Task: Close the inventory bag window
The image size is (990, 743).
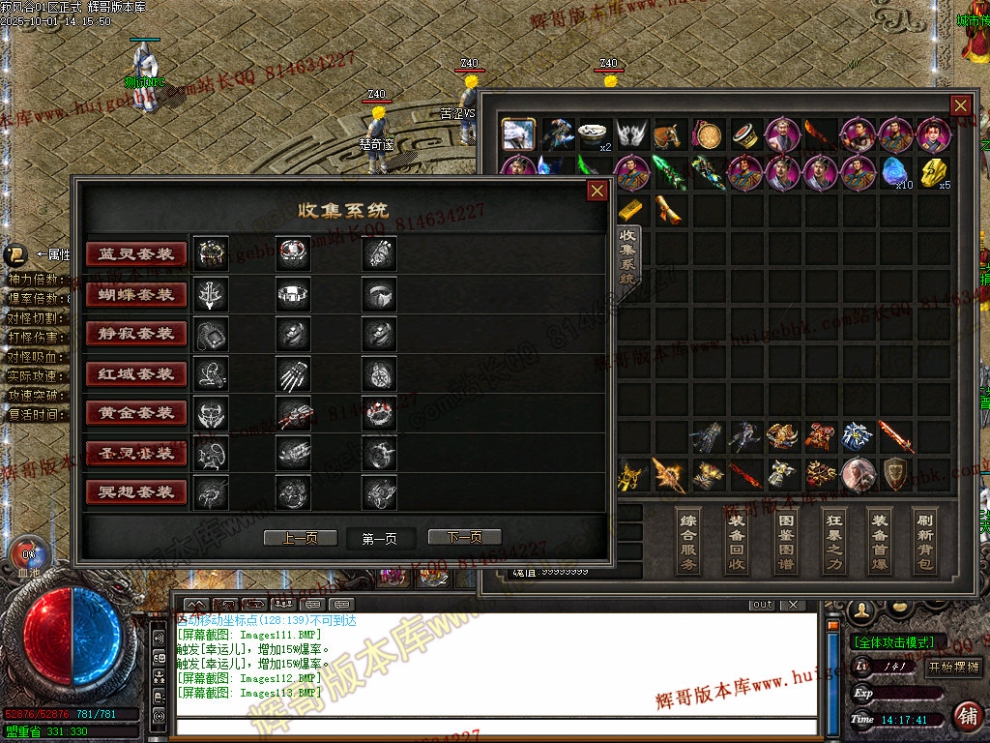Action: point(960,105)
